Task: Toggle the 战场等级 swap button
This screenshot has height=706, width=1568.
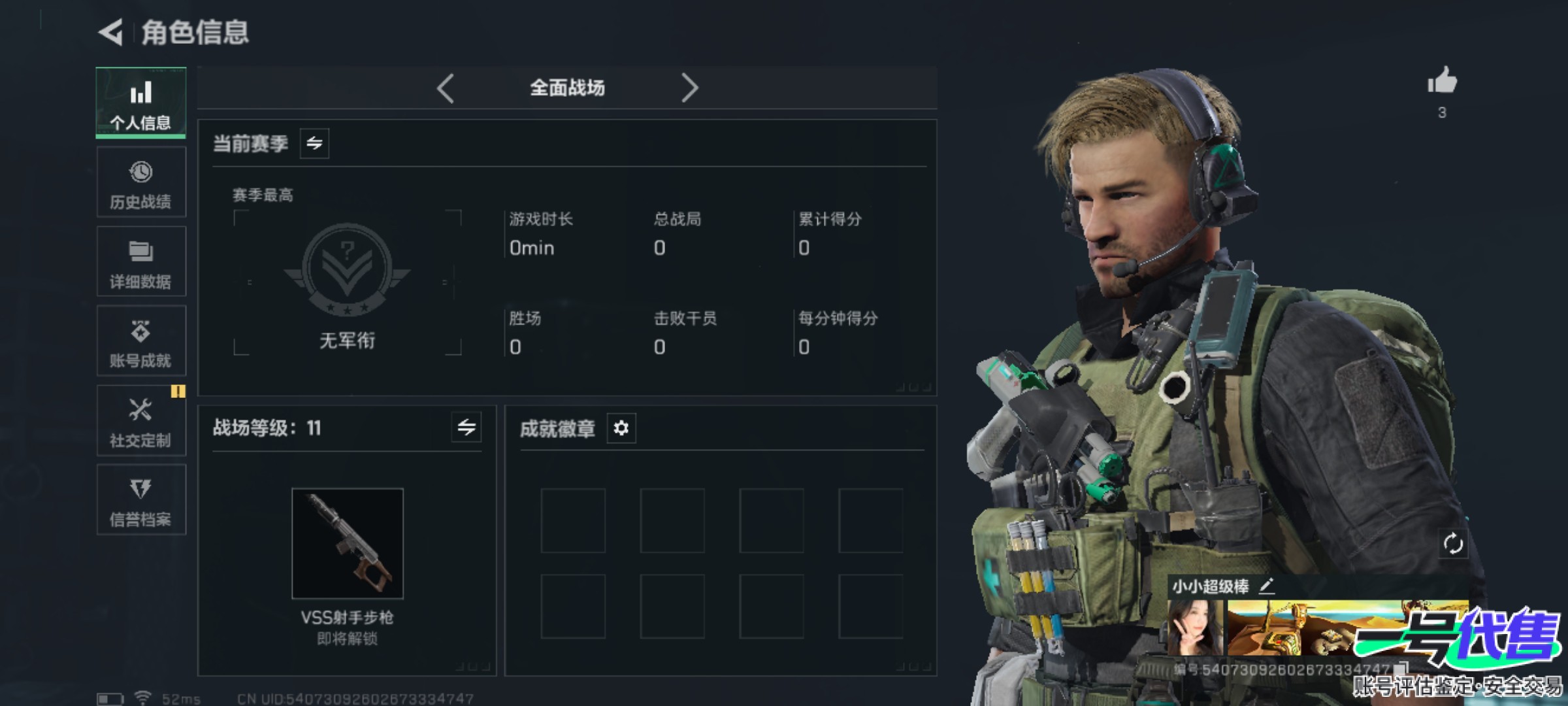Action: 466,428
